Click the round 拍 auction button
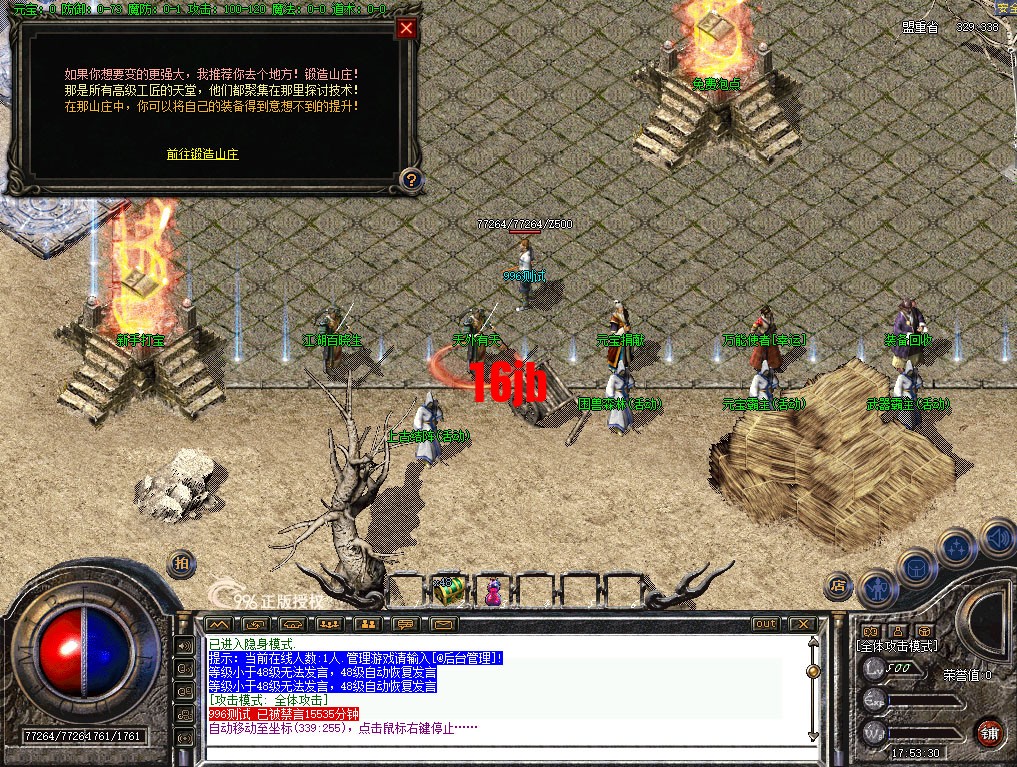This screenshot has width=1017, height=767. pos(181,562)
